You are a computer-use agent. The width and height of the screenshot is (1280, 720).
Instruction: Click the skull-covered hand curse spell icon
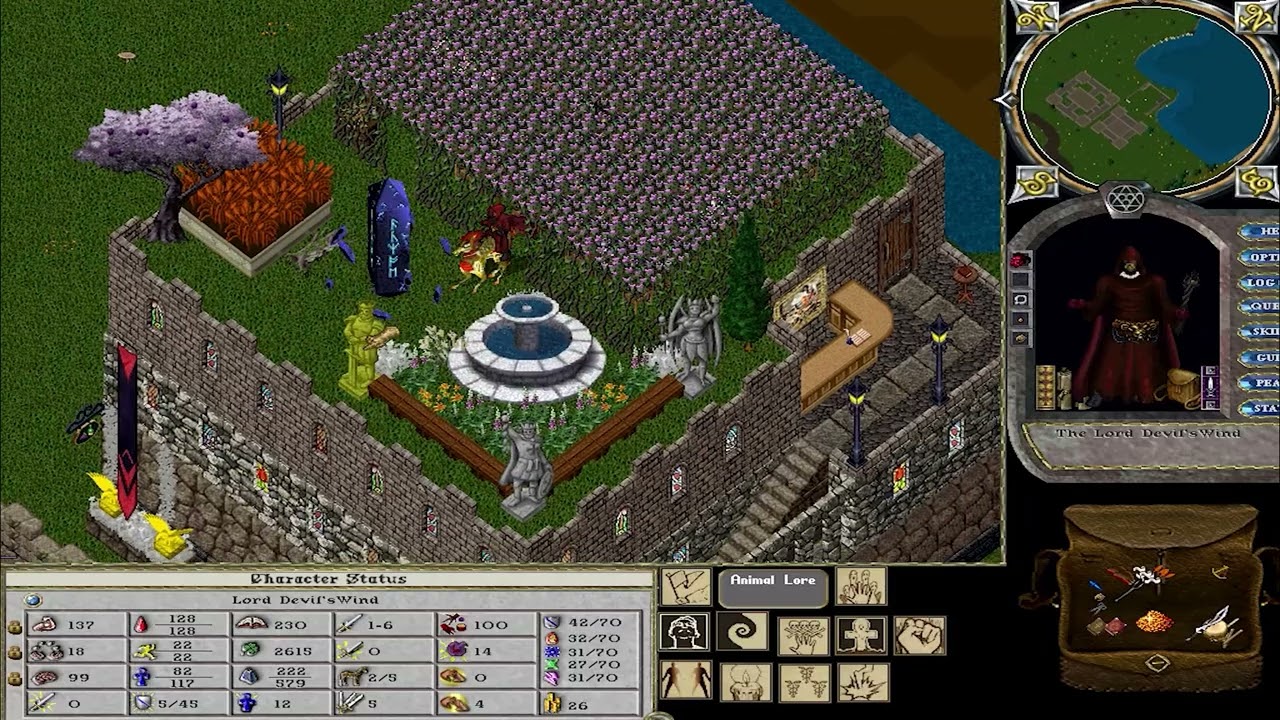(804, 635)
